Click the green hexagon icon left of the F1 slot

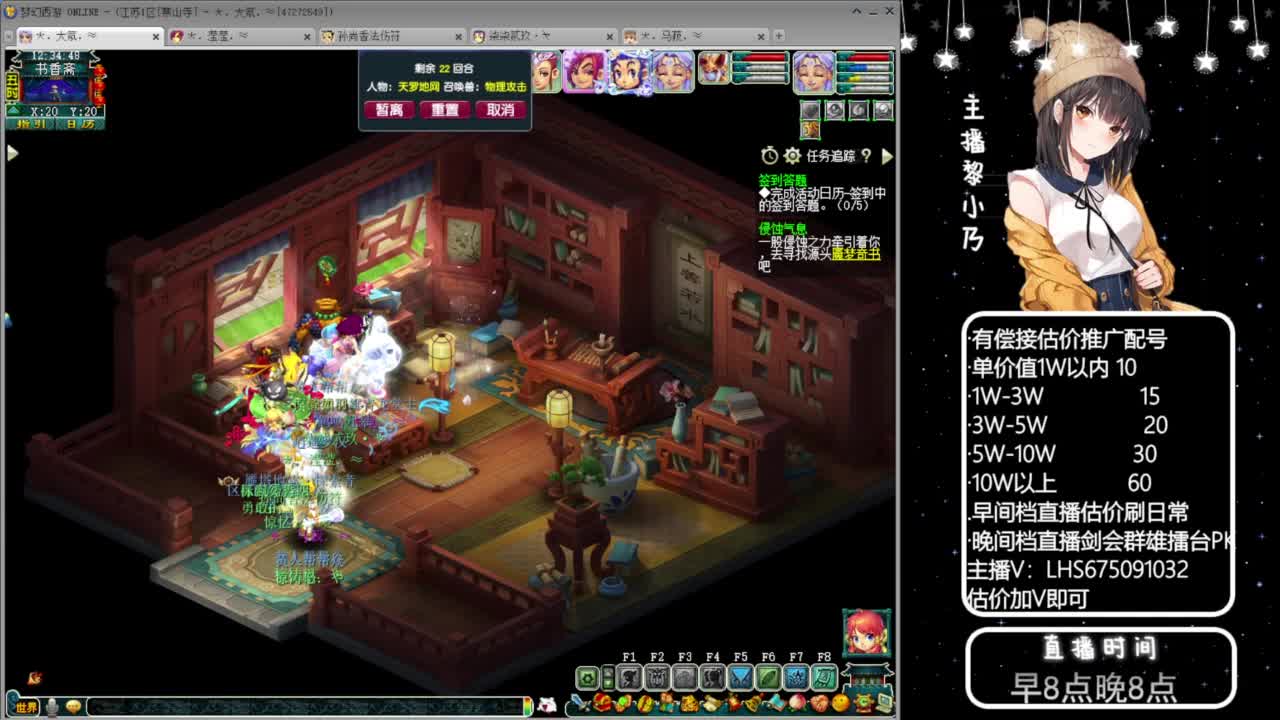[585, 678]
